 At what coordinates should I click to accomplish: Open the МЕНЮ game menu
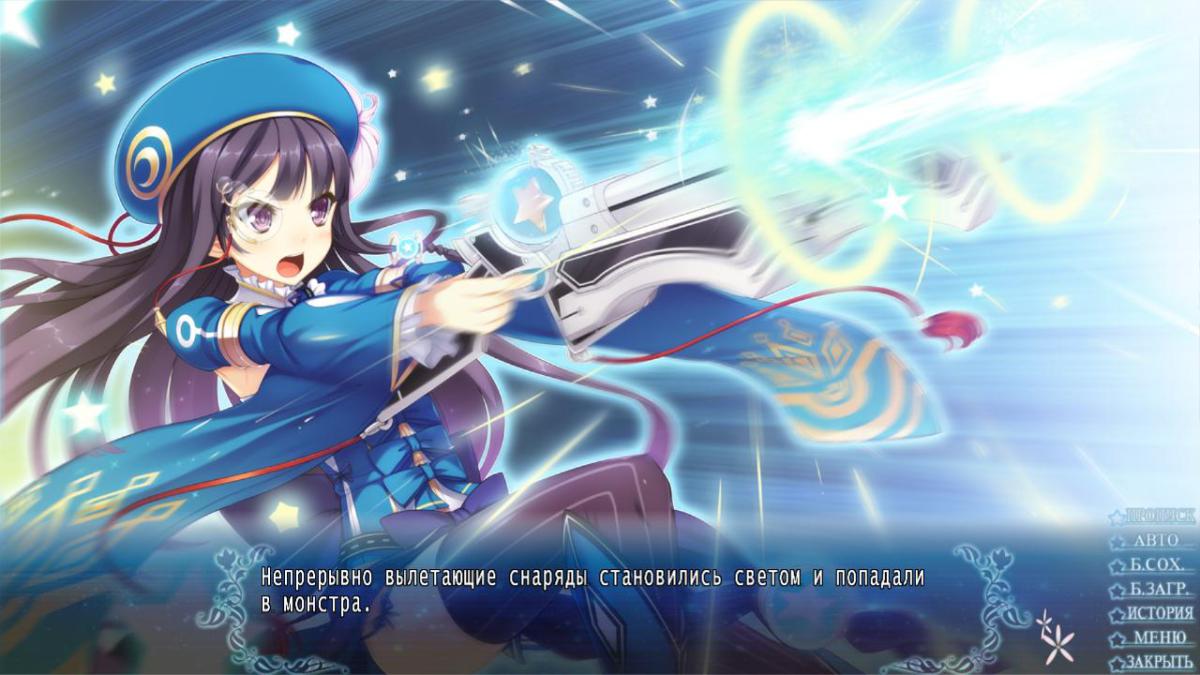pos(1159,638)
